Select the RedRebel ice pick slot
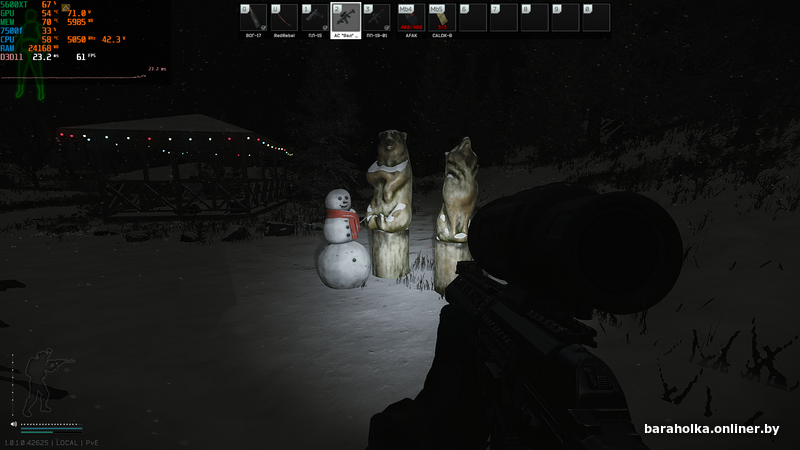This screenshot has height=450, width=800. [284, 18]
